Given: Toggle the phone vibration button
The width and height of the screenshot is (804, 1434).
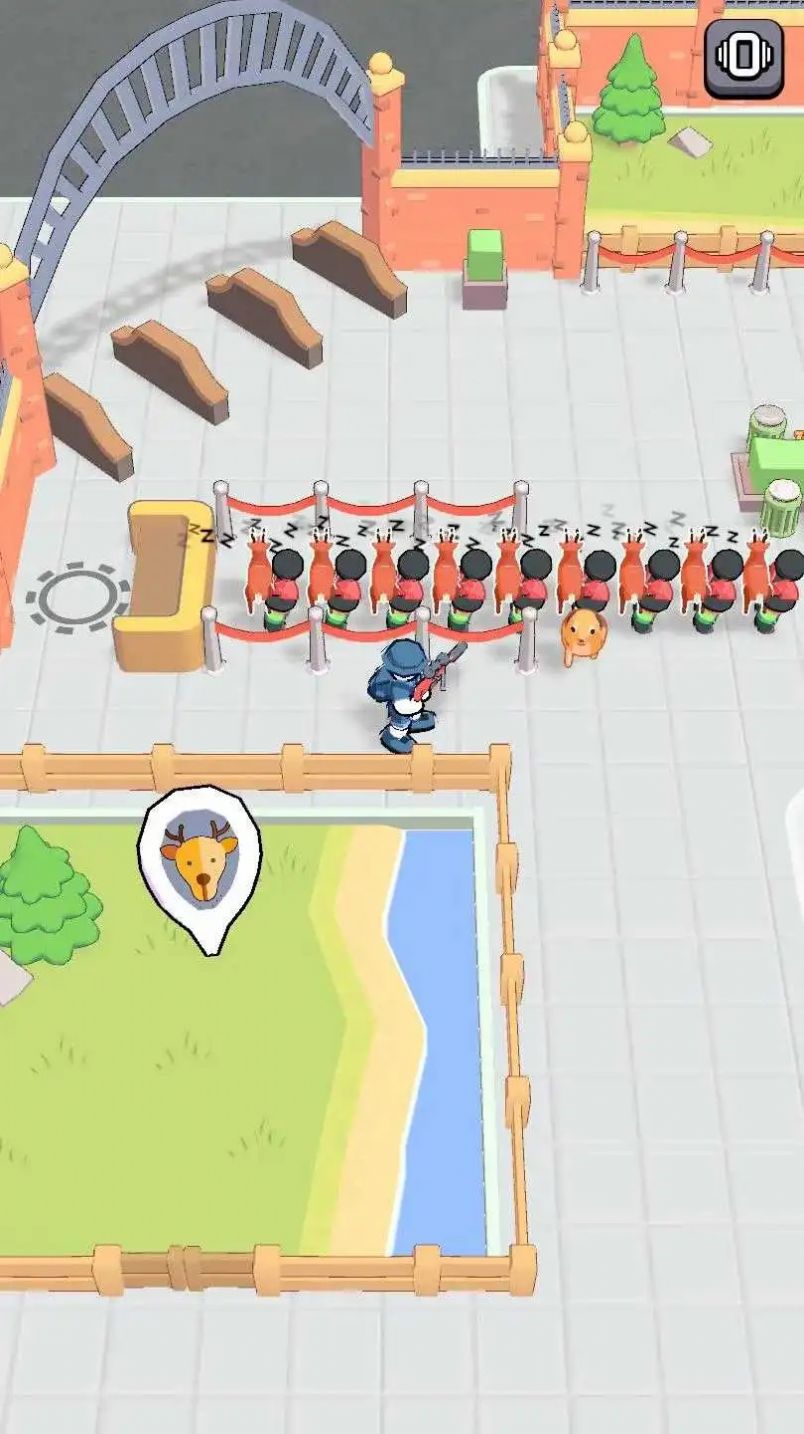Looking at the screenshot, I should 744,58.
